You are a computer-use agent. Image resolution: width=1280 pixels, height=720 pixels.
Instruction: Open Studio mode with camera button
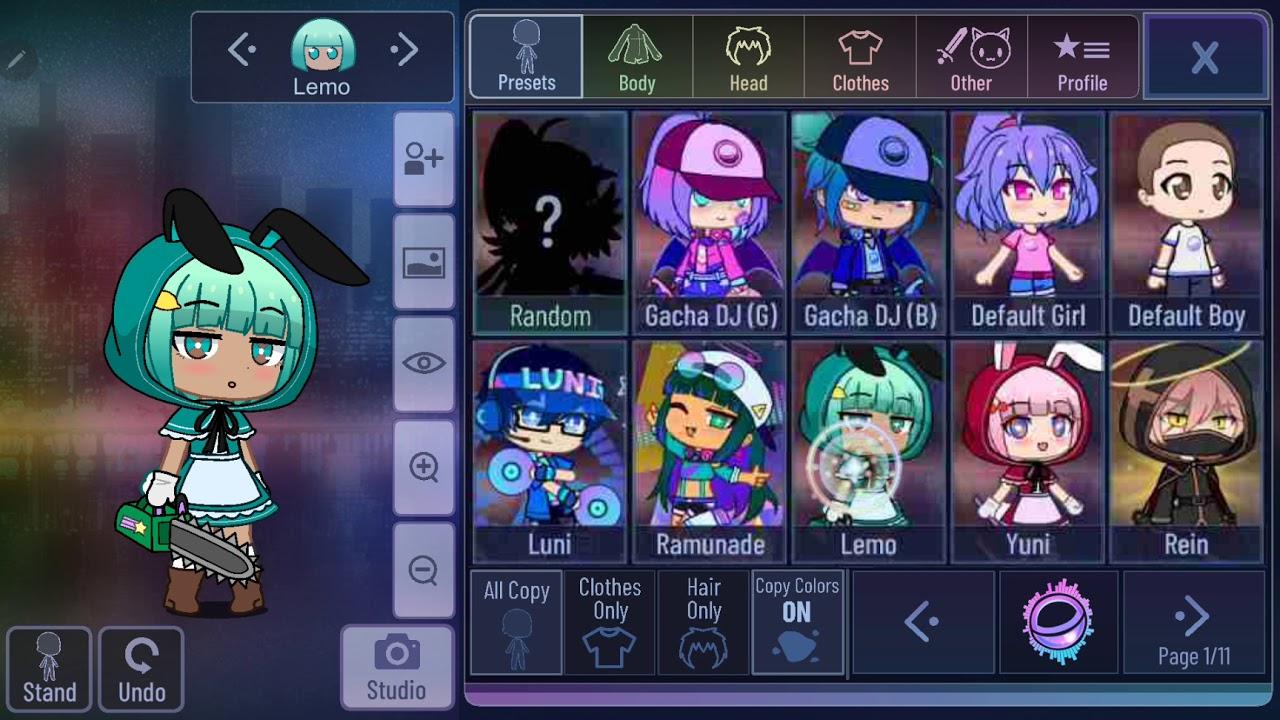pyautogui.click(x=397, y=664)
